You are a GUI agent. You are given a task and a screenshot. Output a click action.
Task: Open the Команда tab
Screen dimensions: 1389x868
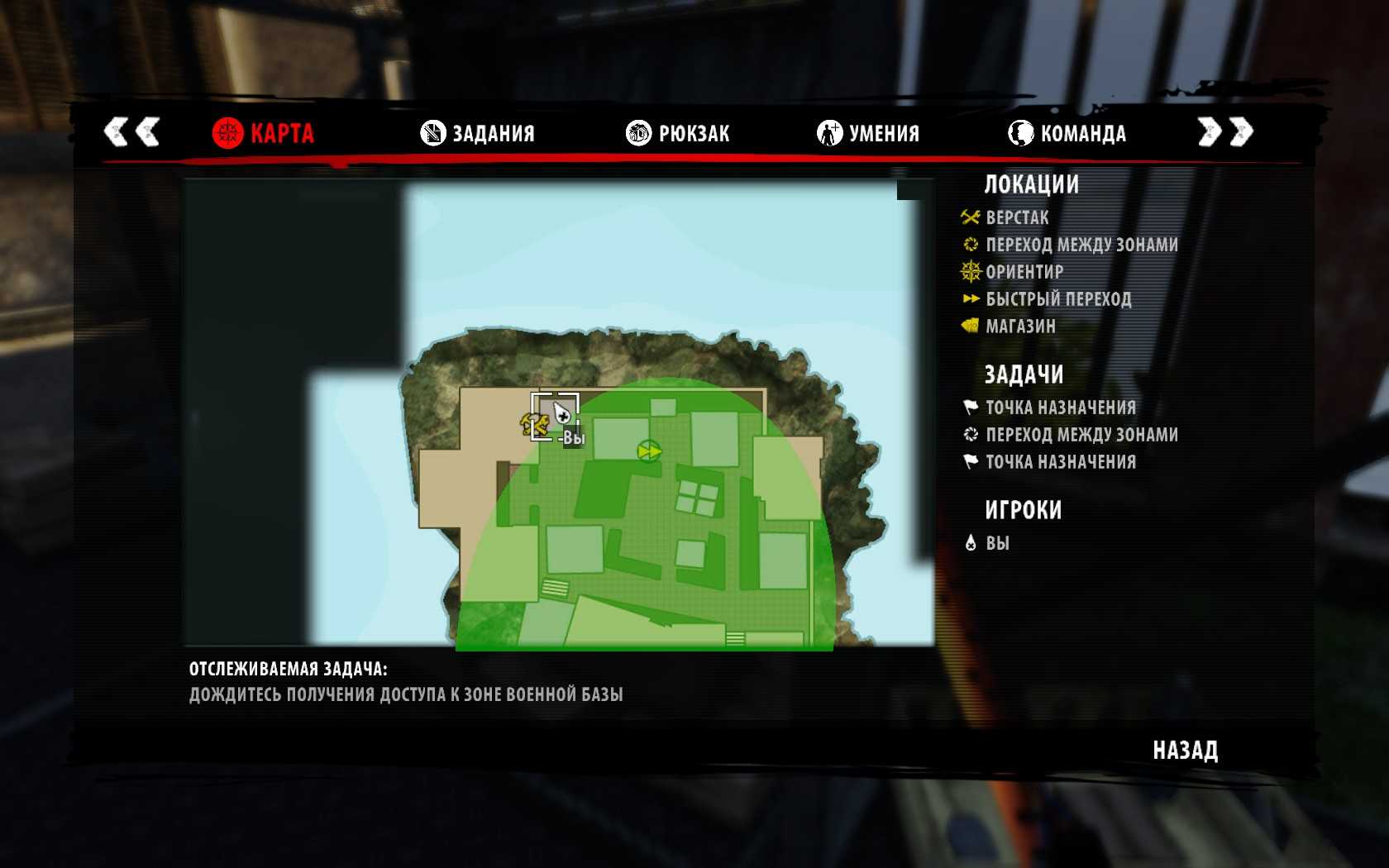coord(1067,133)
